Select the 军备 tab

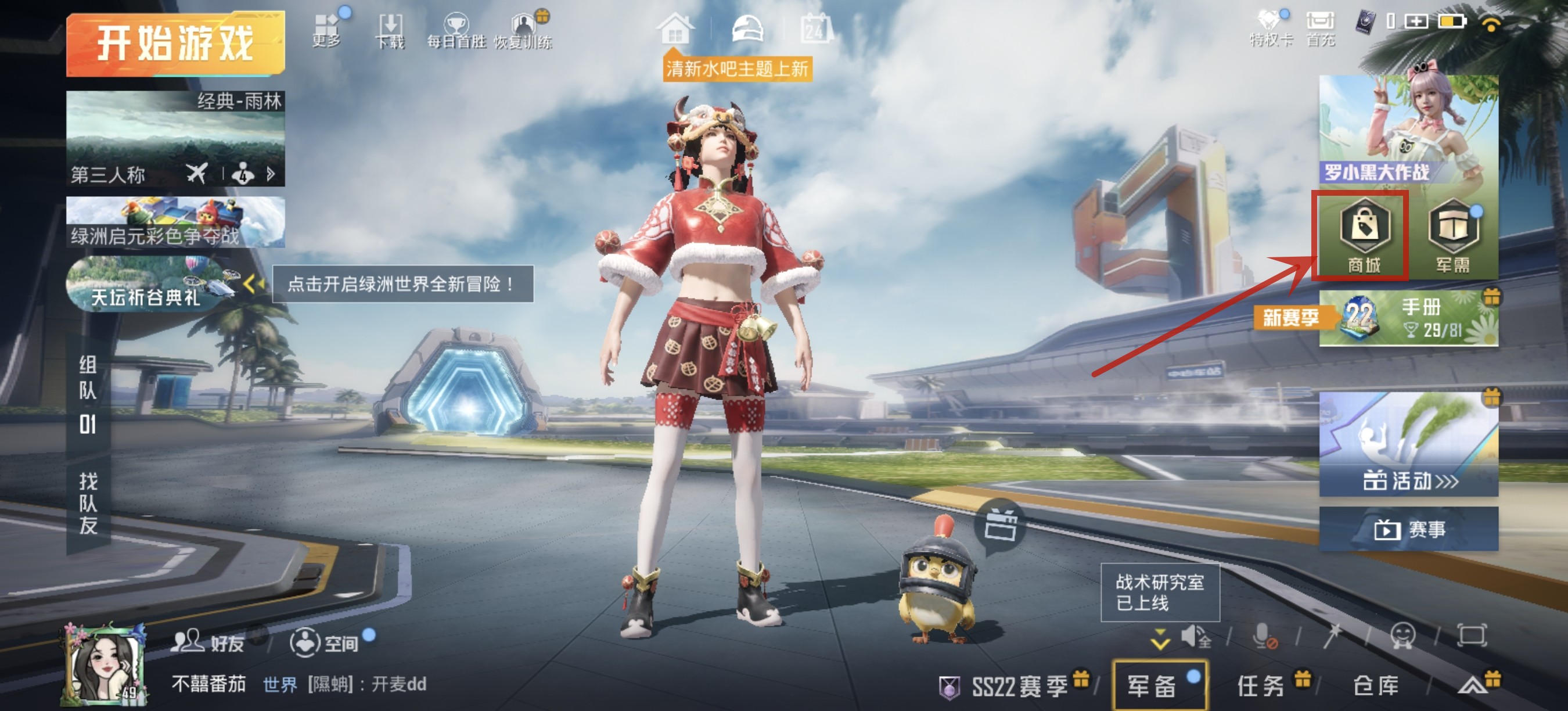pos(1152,686)
